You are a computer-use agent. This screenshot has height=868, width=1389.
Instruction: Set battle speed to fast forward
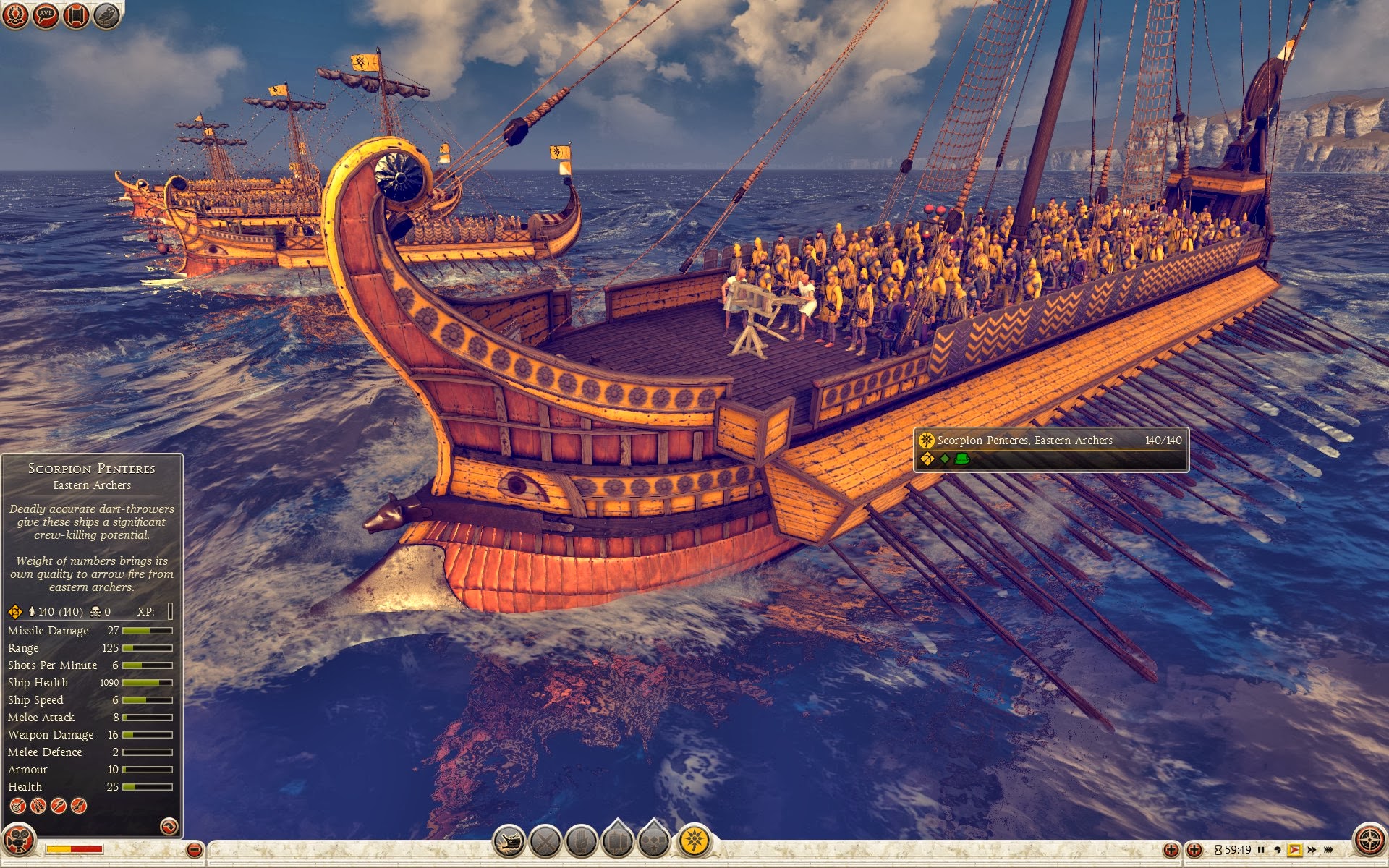[1312, 850]
